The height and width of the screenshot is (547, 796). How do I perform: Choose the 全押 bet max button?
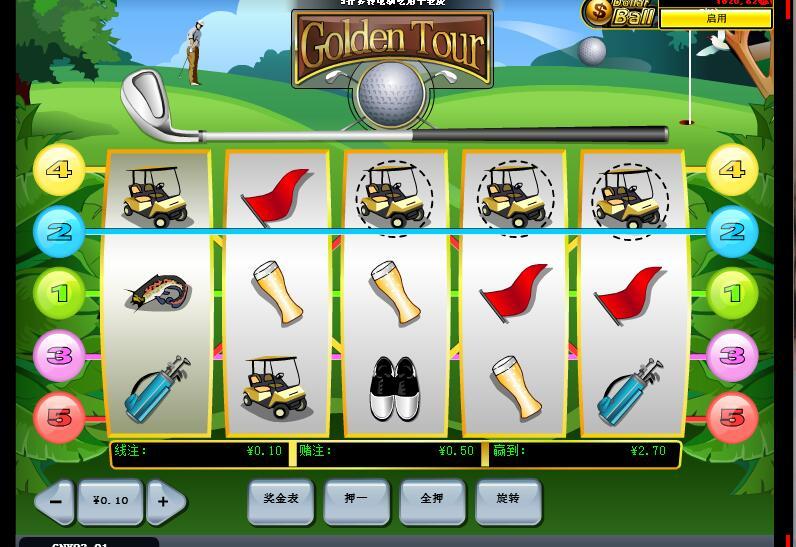pyautogui.click(x=432, y=500)
